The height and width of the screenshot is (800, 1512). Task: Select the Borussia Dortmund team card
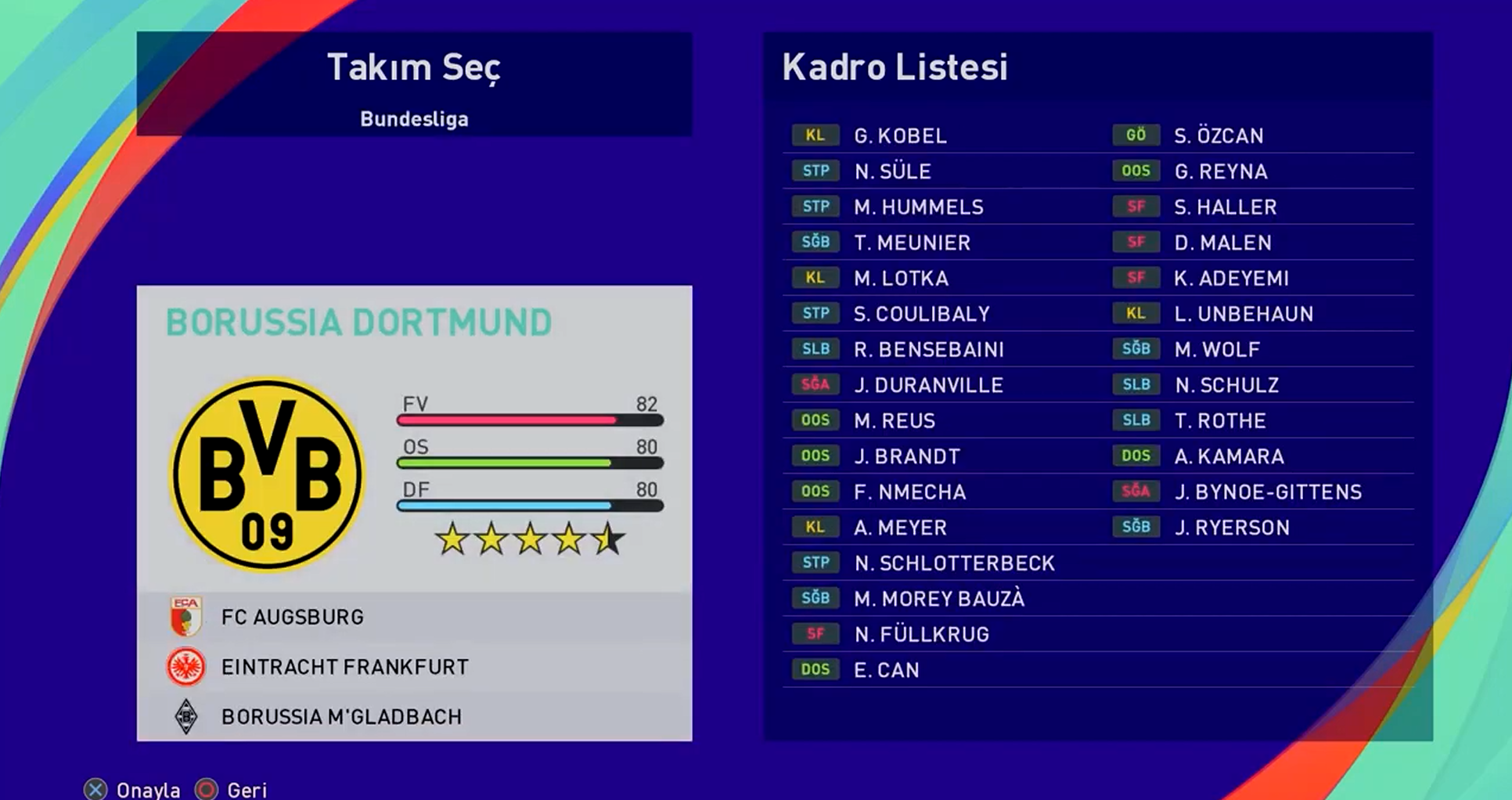tap(414, 438)
